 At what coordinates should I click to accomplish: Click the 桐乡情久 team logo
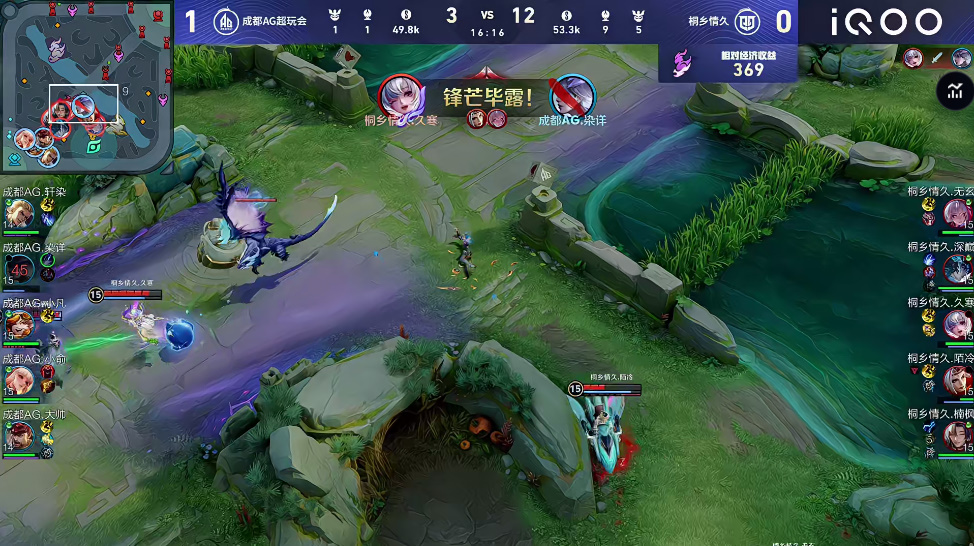(746, 22)
